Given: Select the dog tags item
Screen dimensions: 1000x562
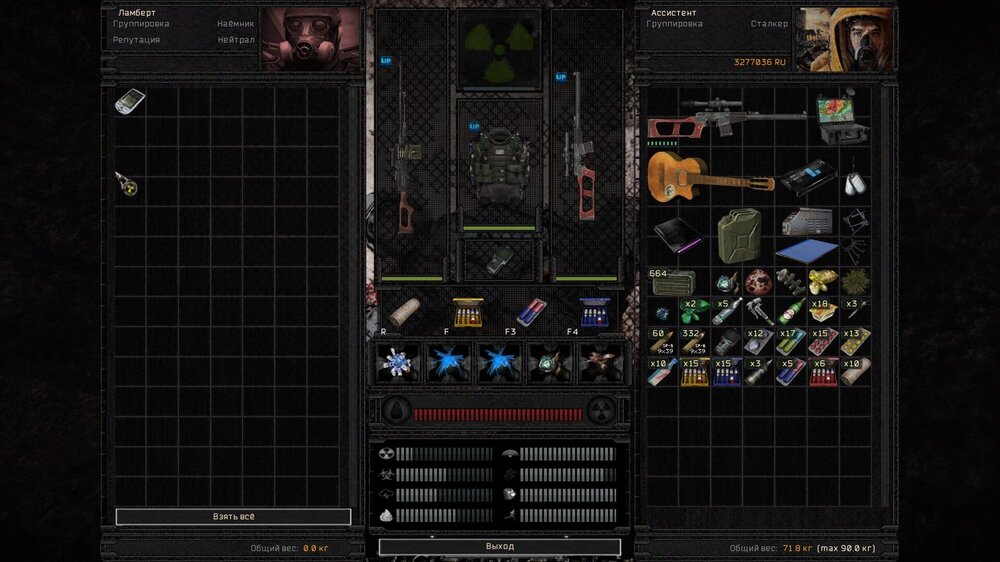Looking at the screenshot, I should click(x=853, y=184).
